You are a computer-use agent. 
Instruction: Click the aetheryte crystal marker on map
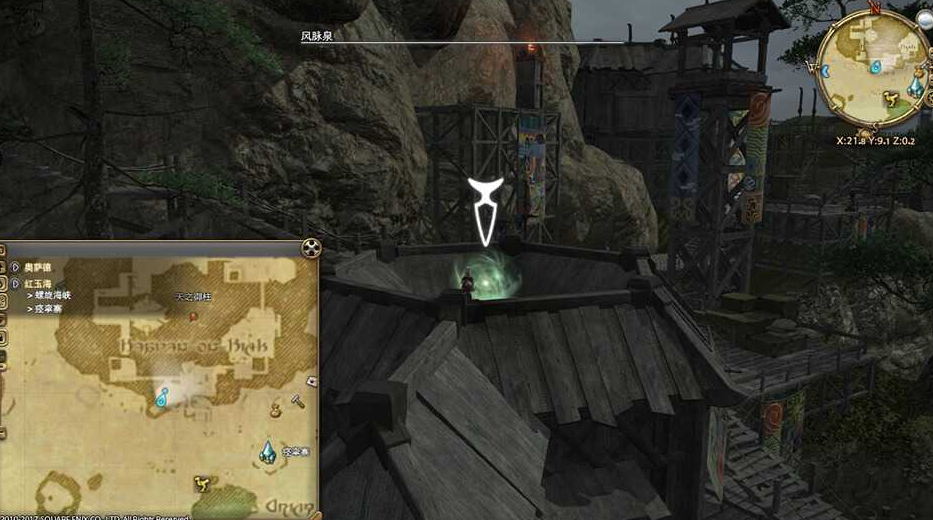pyautogui.click(x=268, y=452)
